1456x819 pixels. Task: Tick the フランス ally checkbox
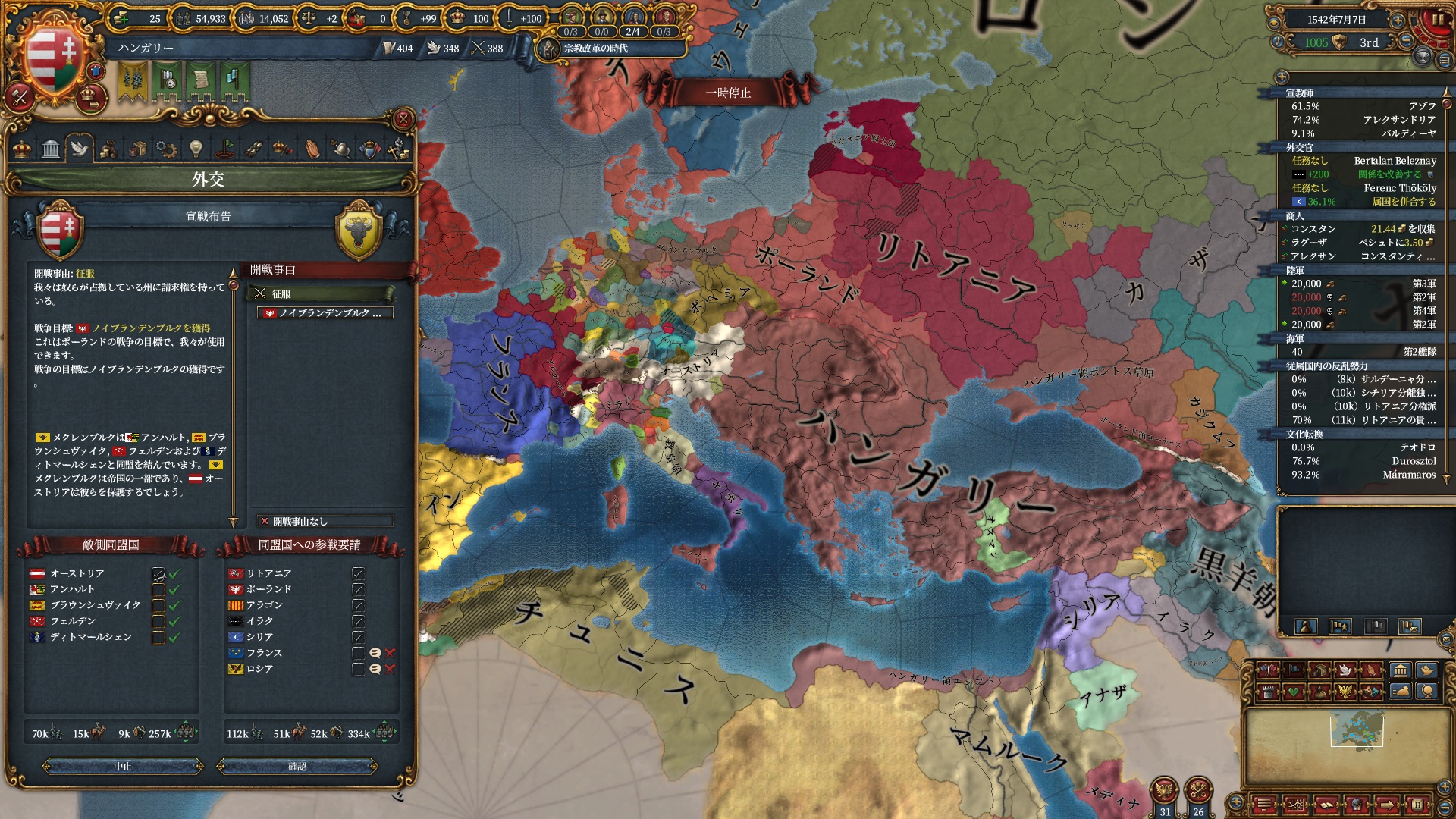click(x=358, y=653)
